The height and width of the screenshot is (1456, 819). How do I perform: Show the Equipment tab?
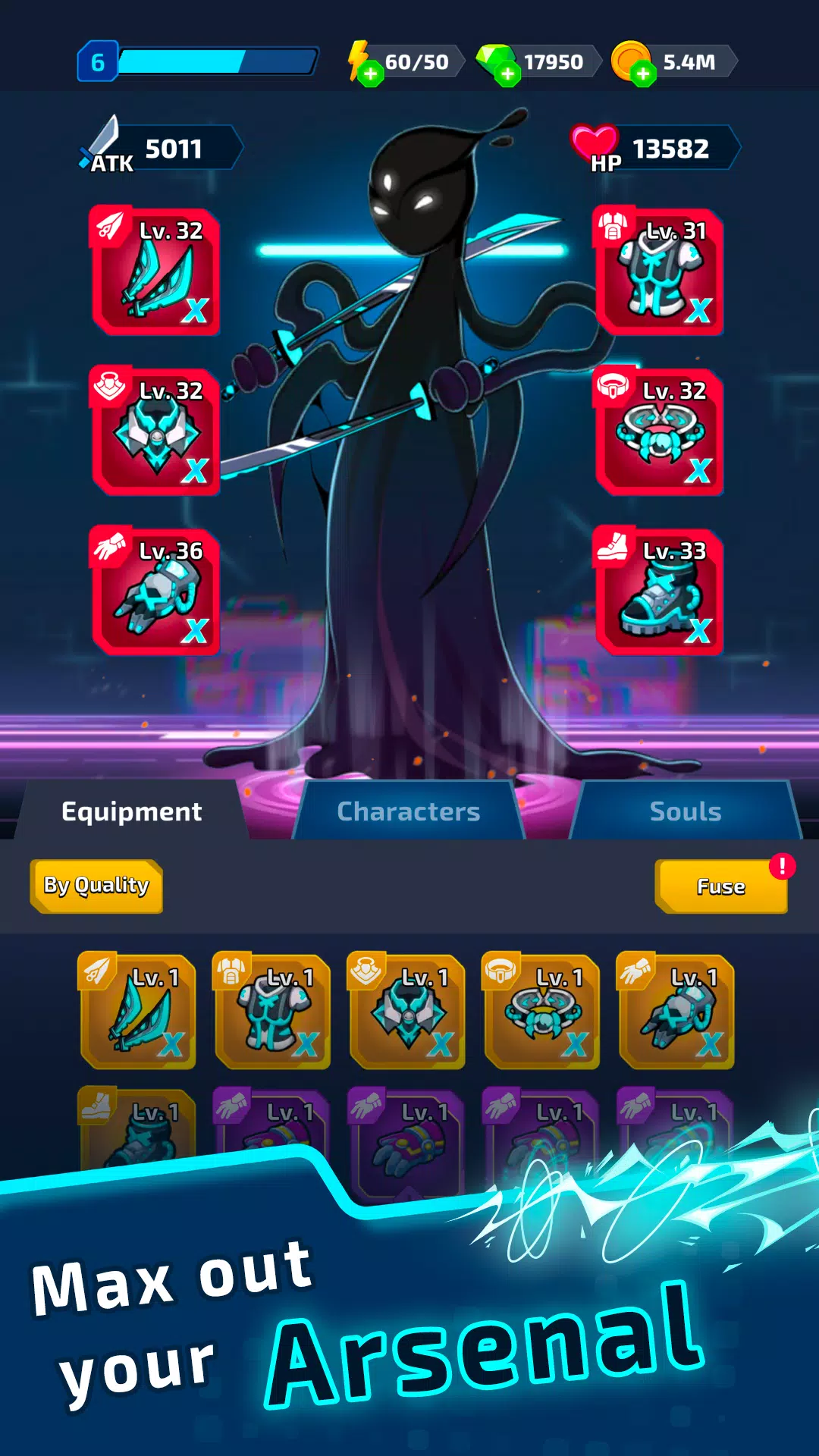click(132, 811)
